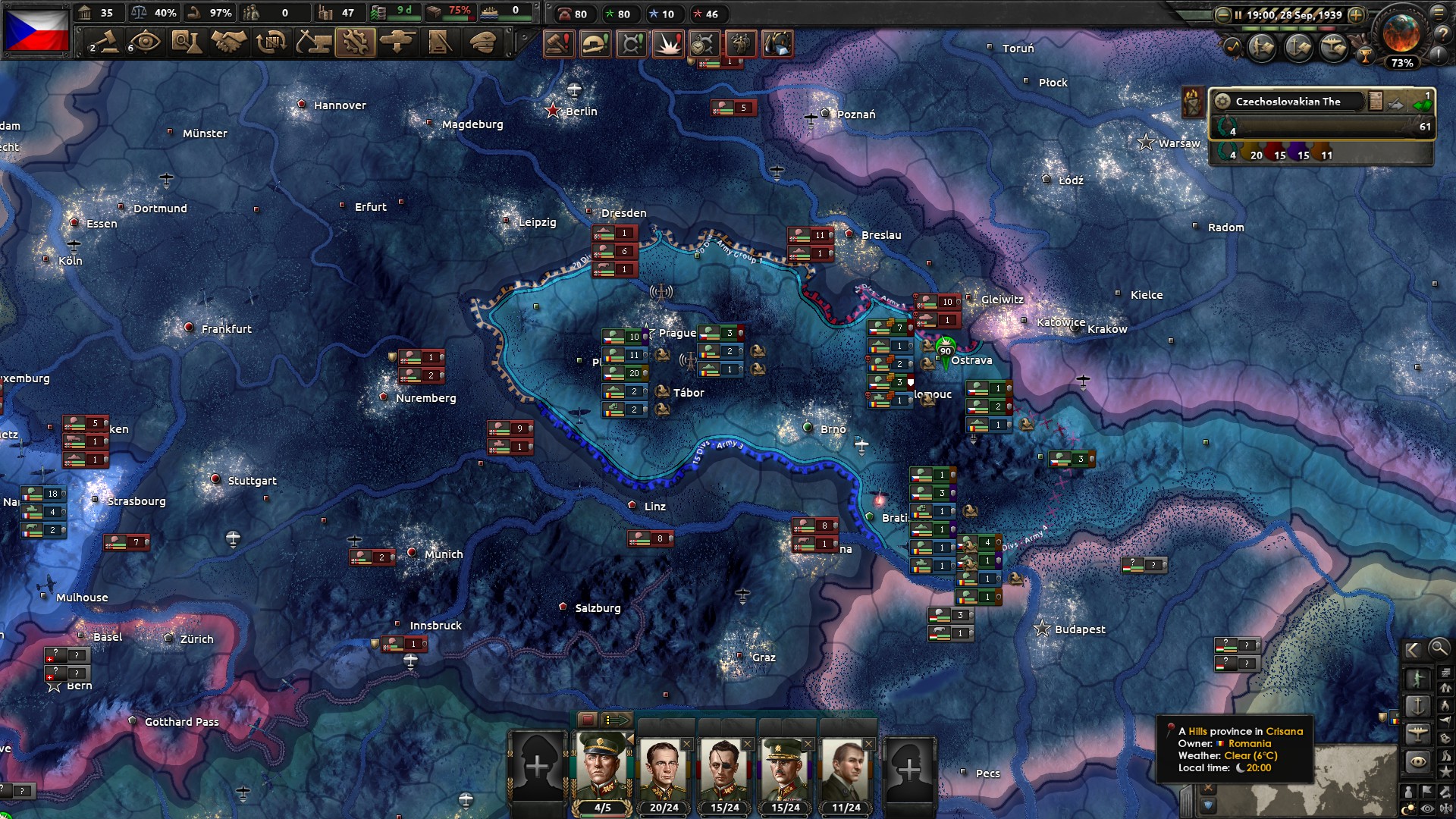Open the music player note icon
Screen dimensions: 1456x819
(1232, 47)
